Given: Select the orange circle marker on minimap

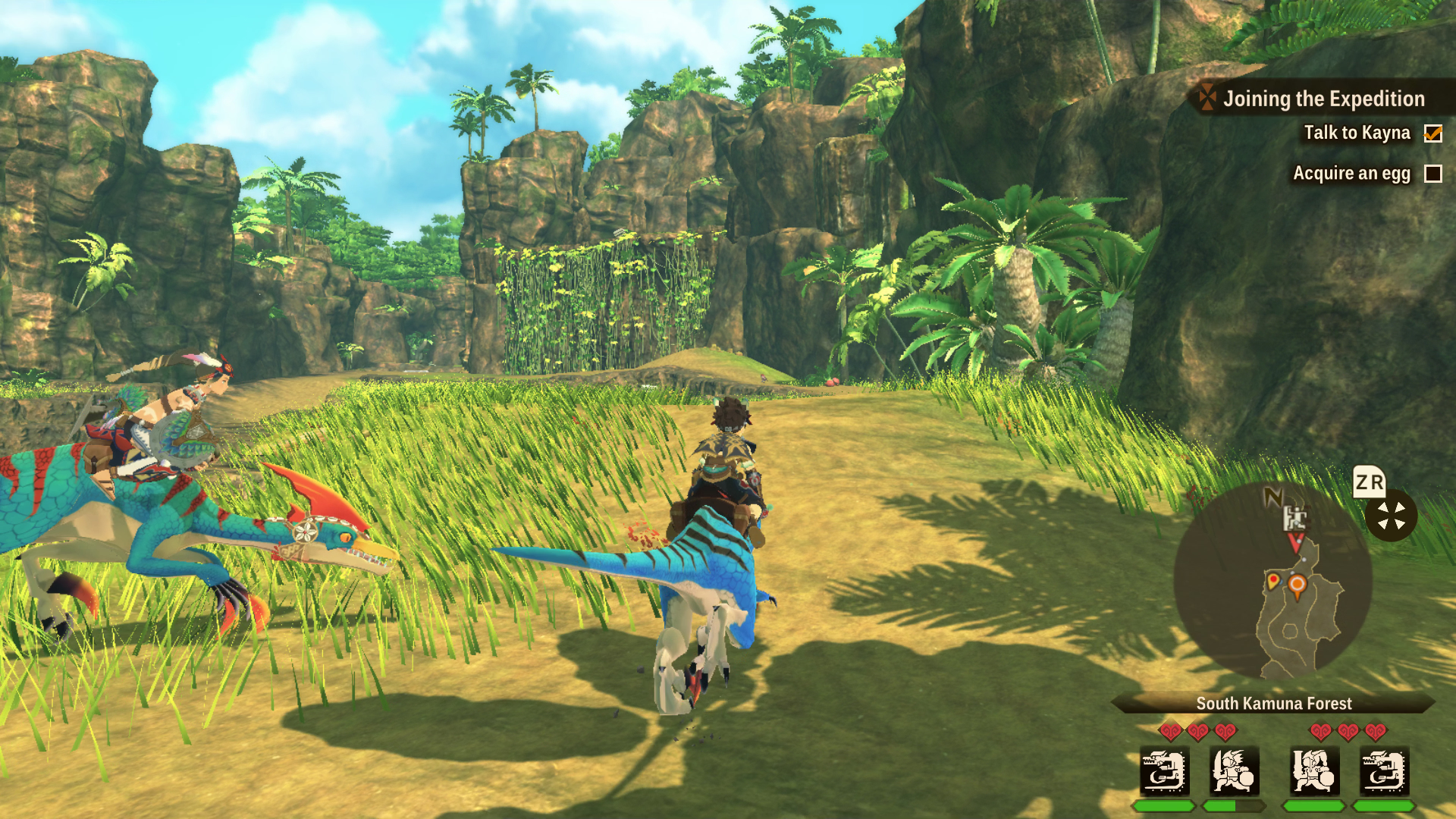Looking at the screenshot, I should pos(1298,585).
